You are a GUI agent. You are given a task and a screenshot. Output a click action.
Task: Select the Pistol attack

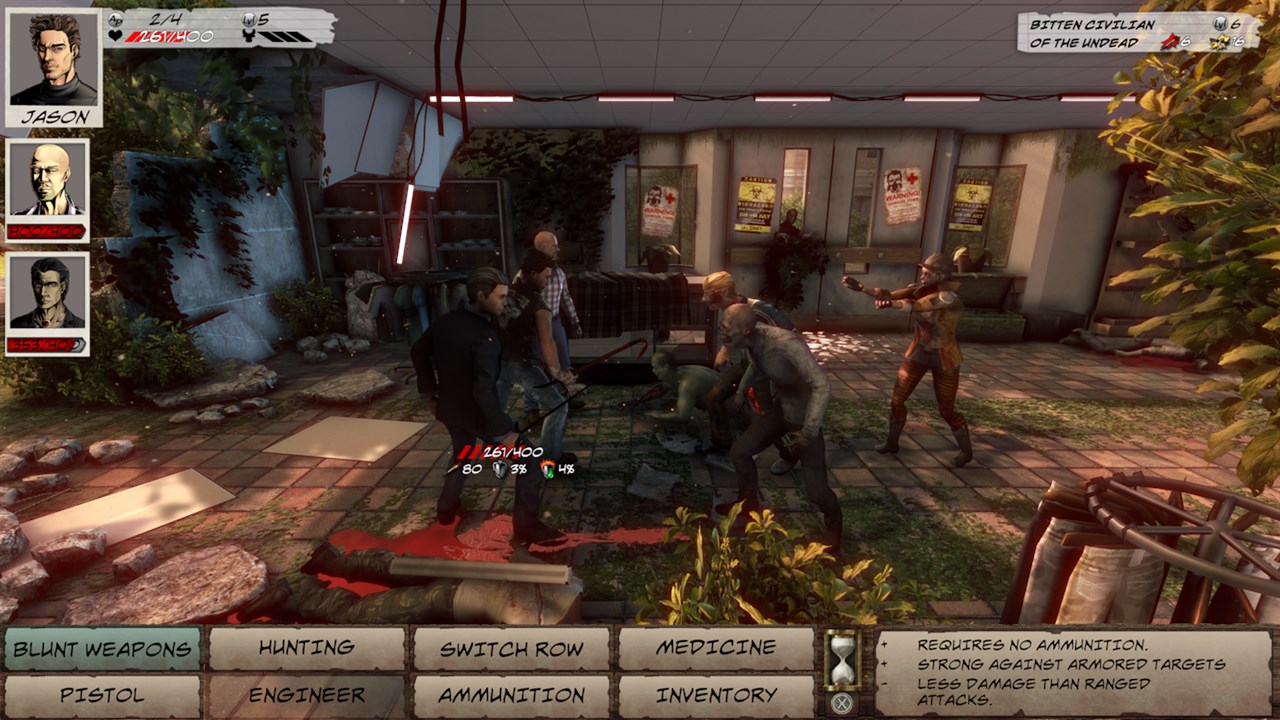click(102, 696)
